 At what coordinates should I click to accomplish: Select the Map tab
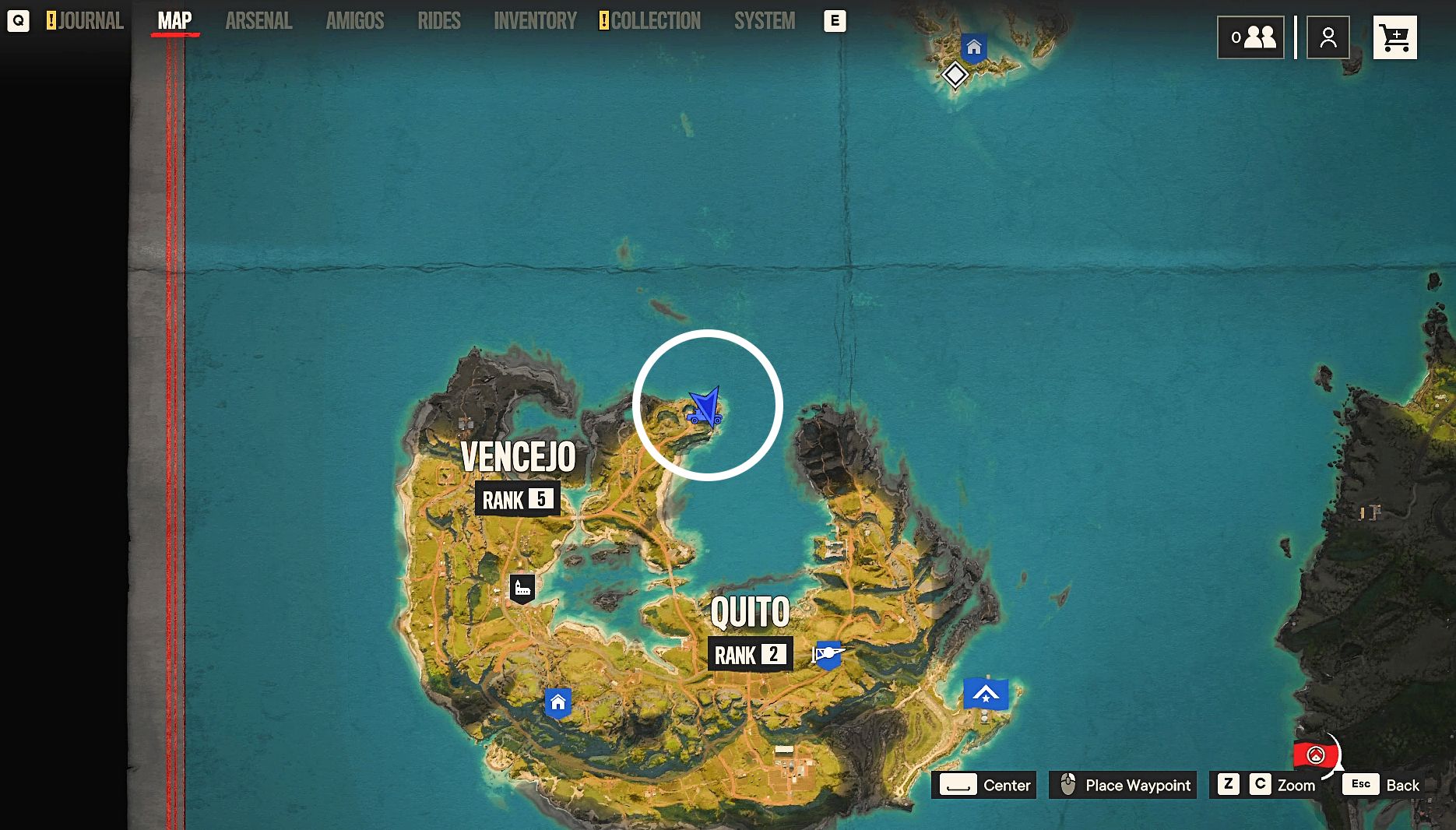click(174, 21)
